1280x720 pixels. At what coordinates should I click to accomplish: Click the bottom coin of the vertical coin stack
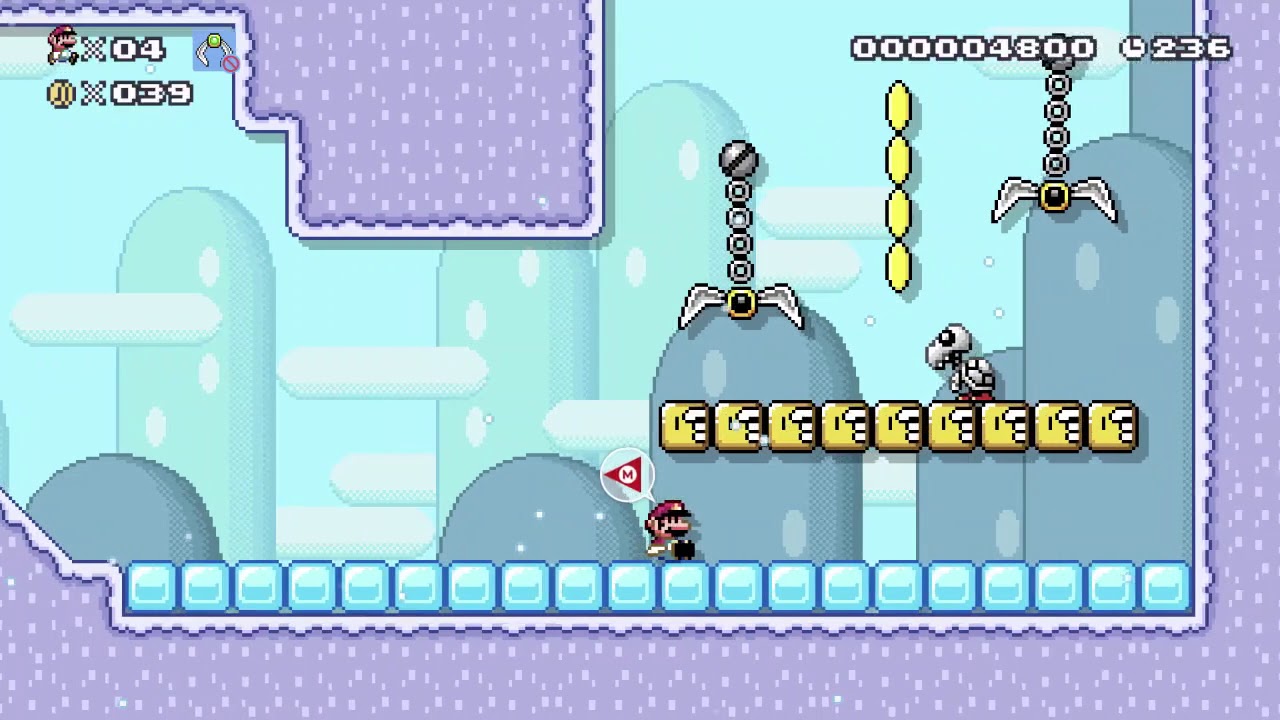(898, 268)
